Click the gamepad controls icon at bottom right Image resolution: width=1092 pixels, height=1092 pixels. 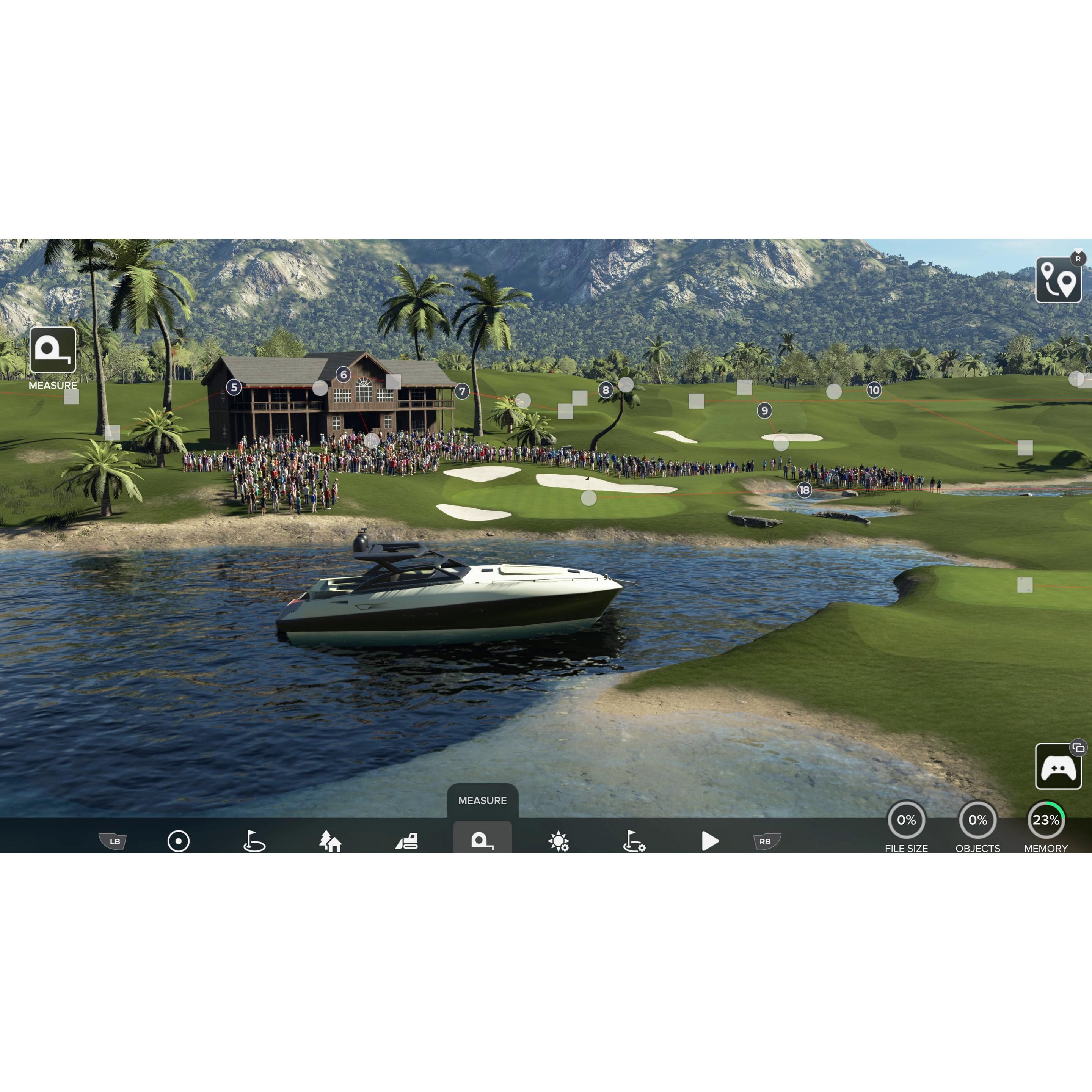[1058, 767]
